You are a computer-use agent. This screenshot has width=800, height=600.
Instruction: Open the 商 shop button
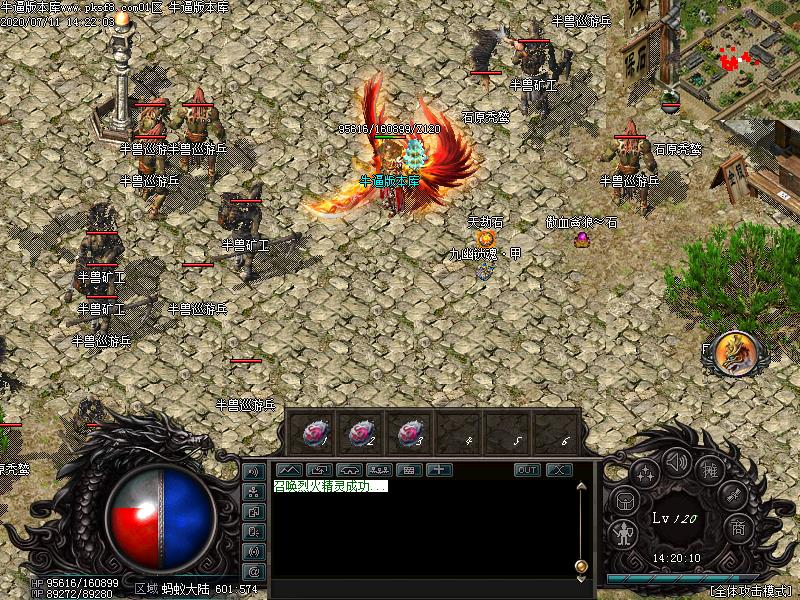point(737,527)
